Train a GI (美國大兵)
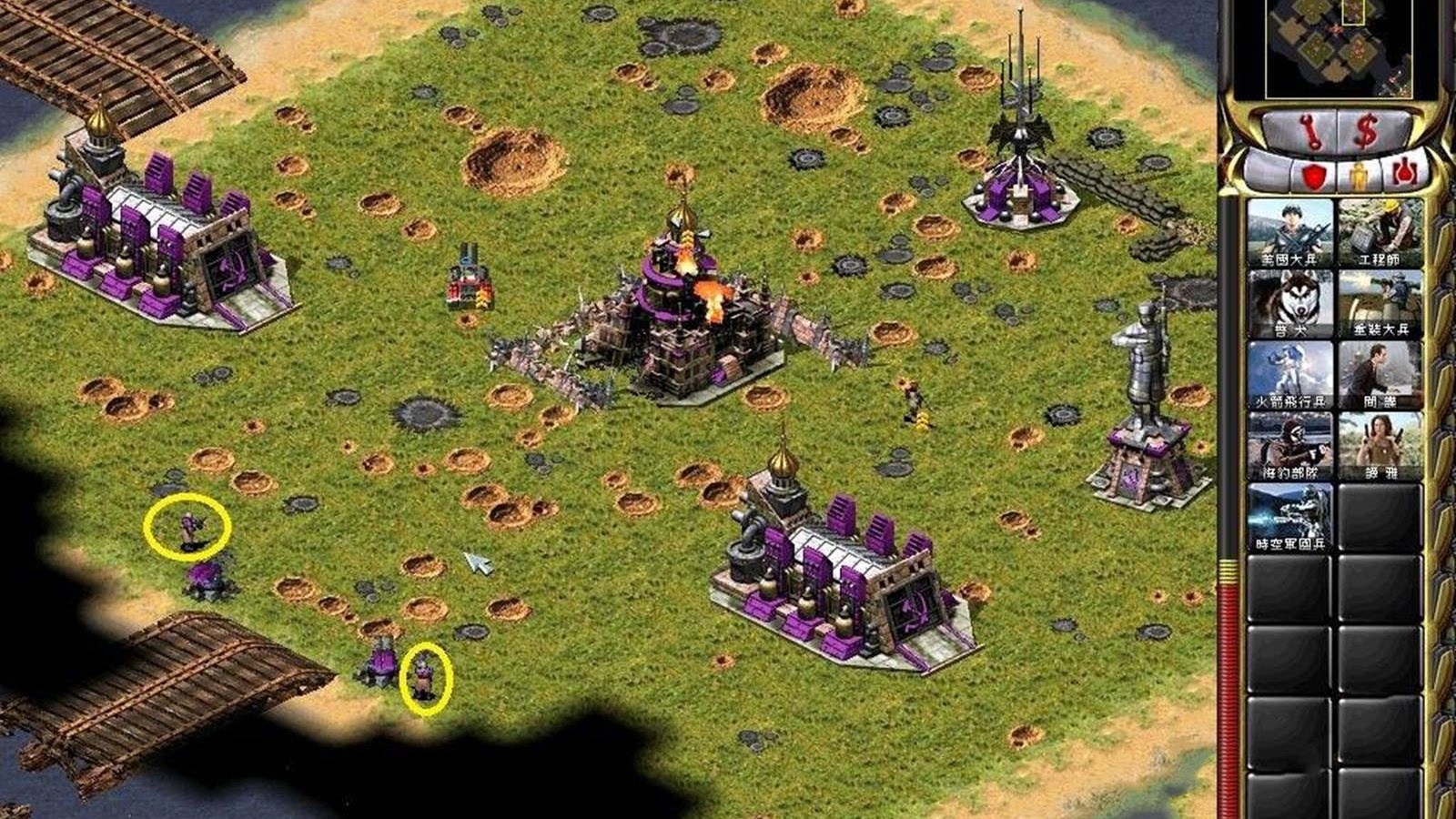 point(1289,233)
